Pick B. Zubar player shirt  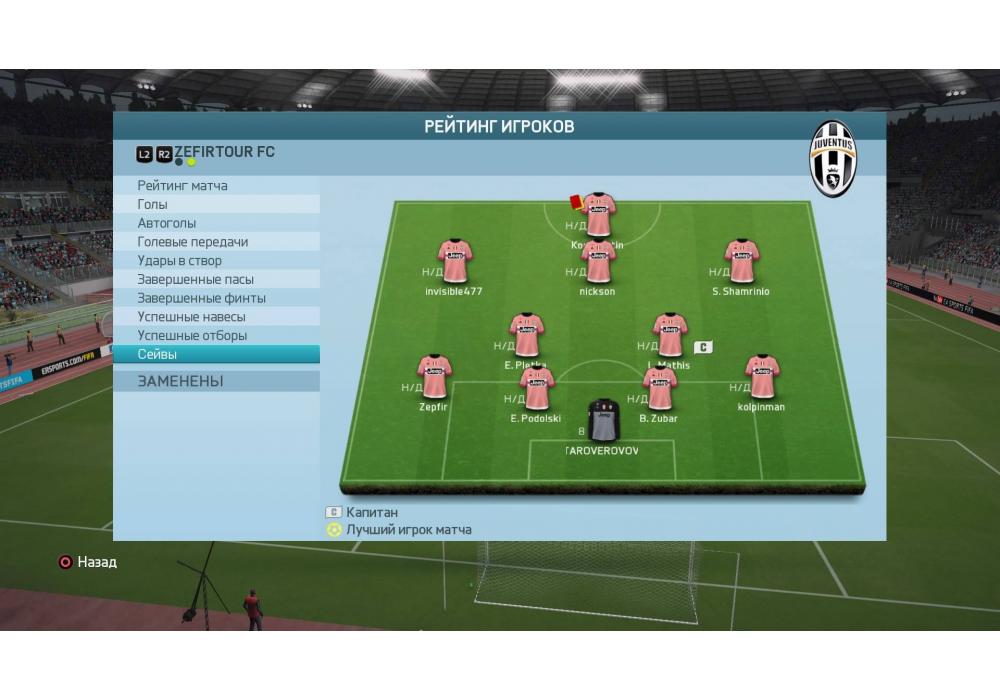coord(659,389)
